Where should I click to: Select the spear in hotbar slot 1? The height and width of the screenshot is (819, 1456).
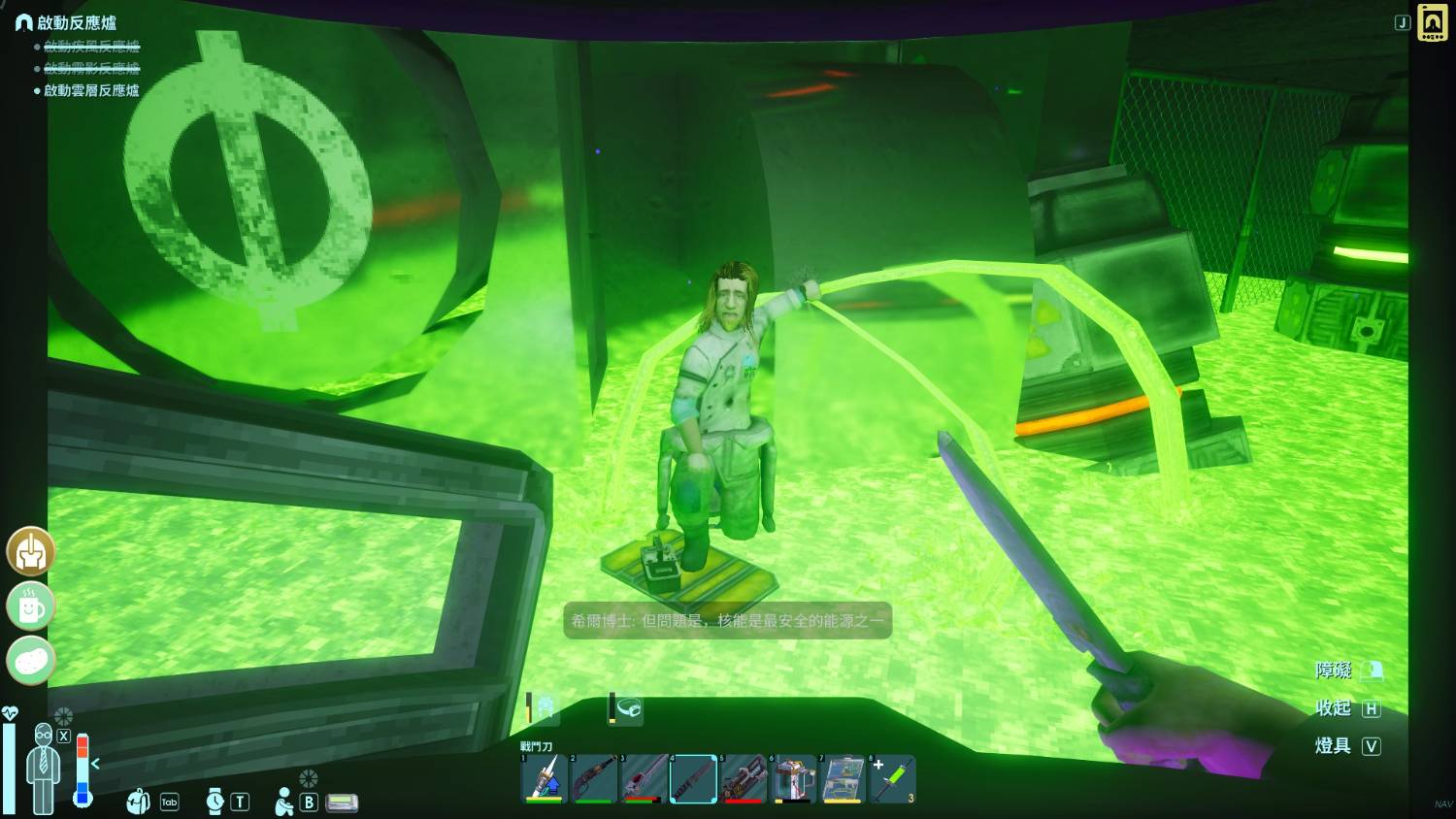(x=545, y=778)
